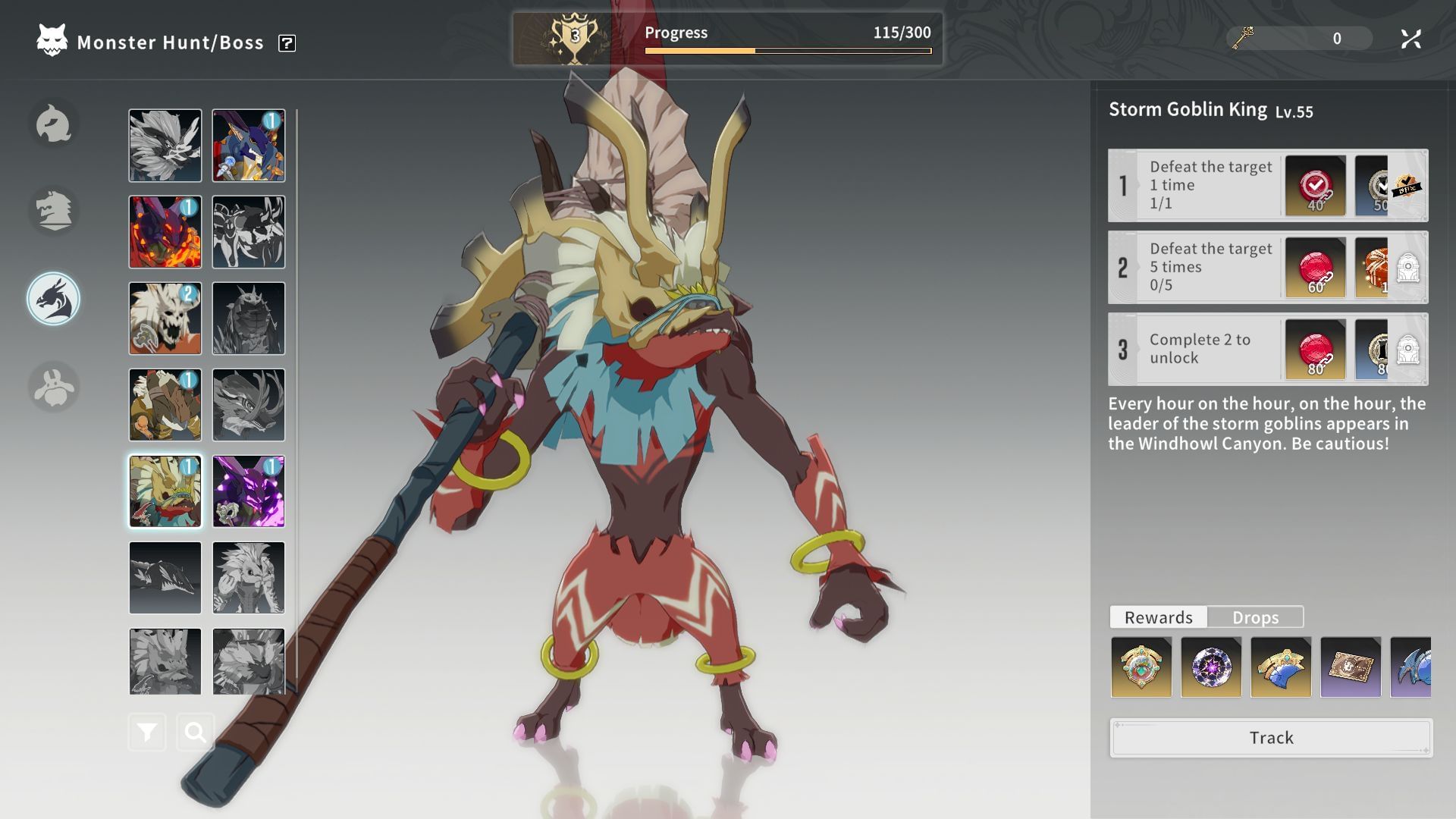Open the monster filter funnel button

[x=147, y=733]
